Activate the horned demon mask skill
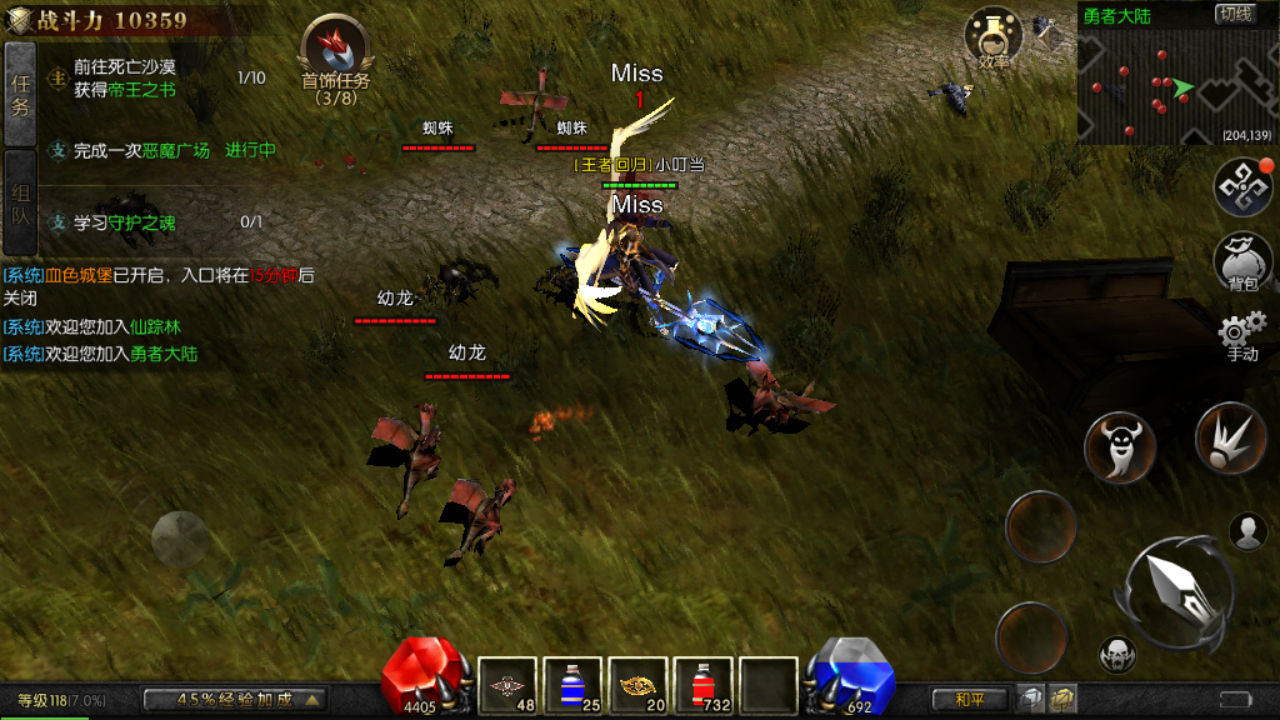 click(1120, 447)
